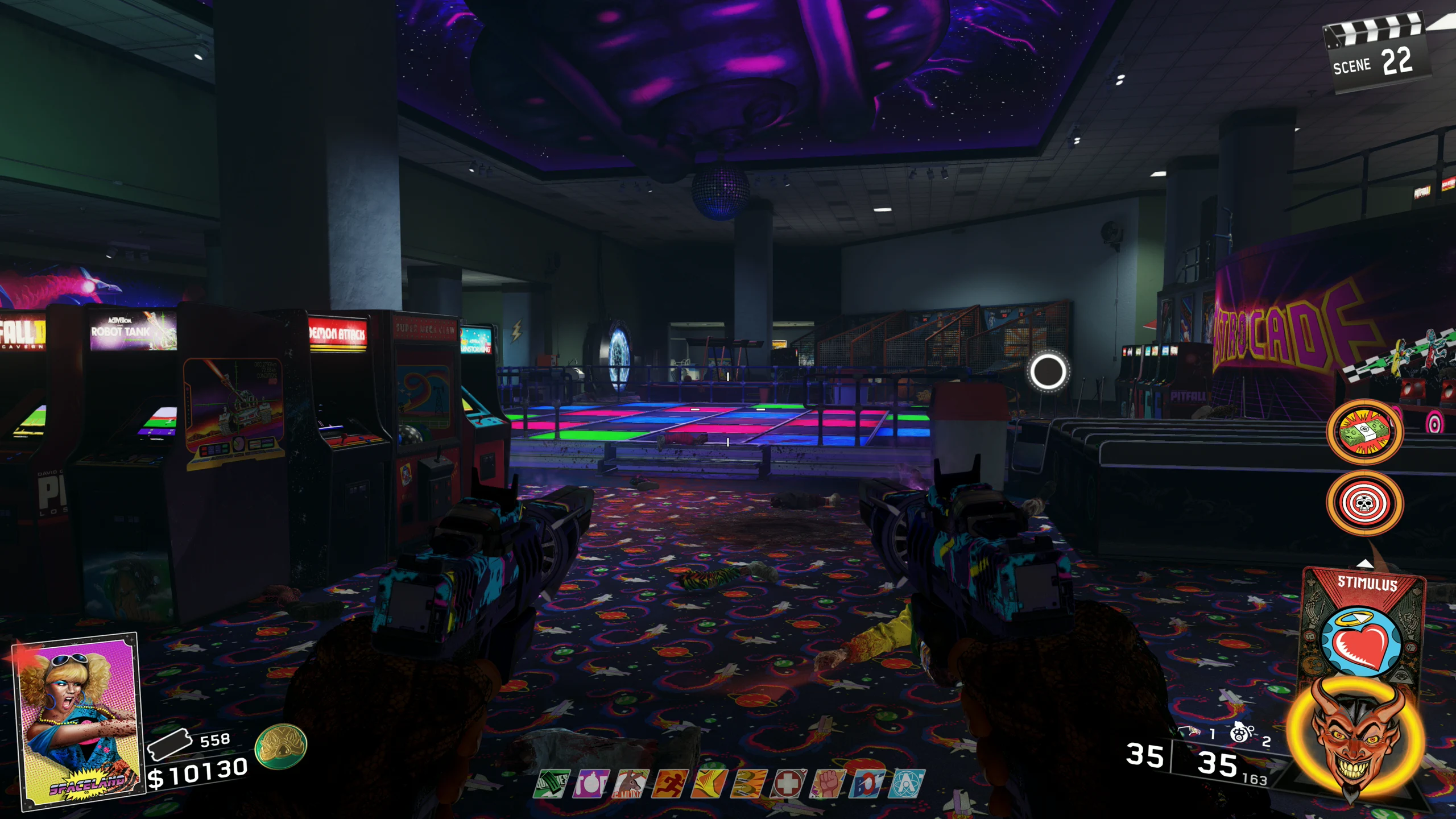Click the gold coin beside the money
The height and width of the screenshot is (819, 1456).
click(x=280, y=746)
